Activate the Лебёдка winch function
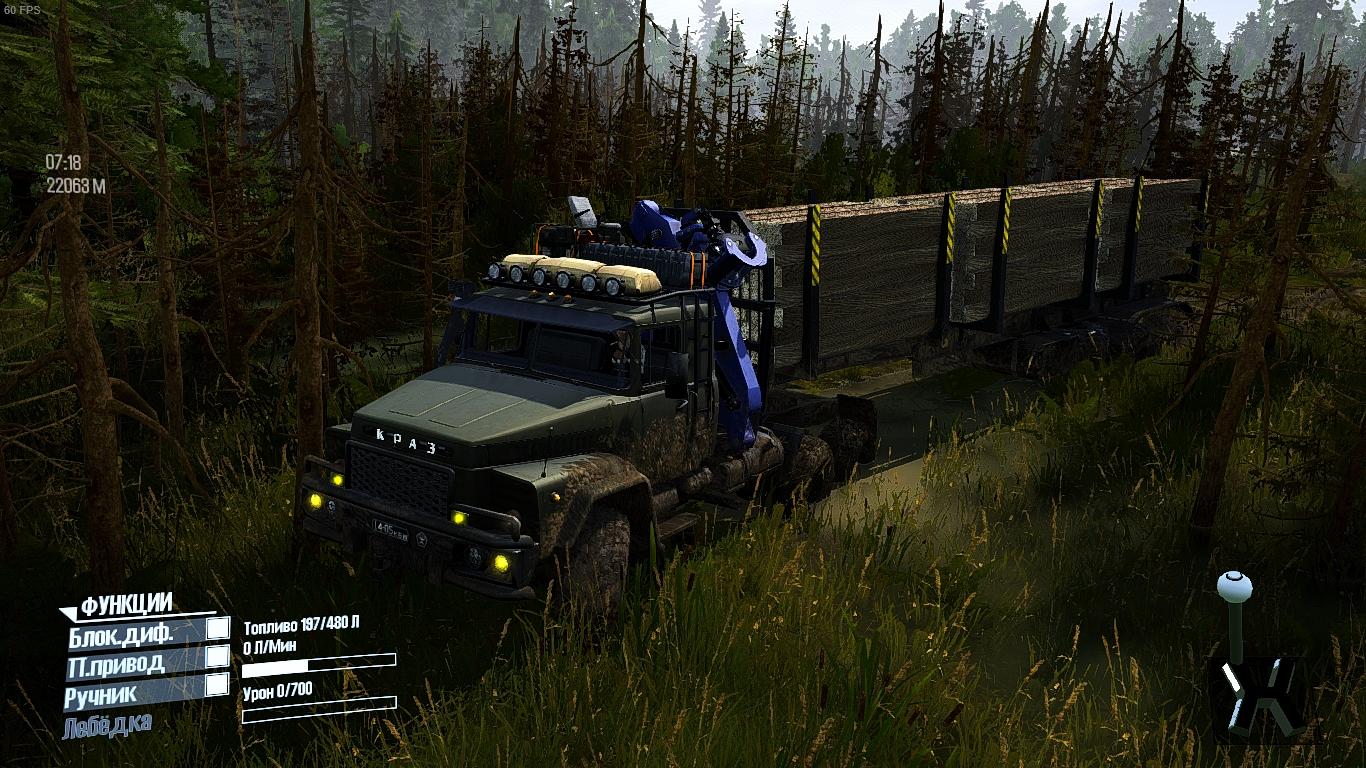This screenshot has width=1366, height=768. (107, 725)
